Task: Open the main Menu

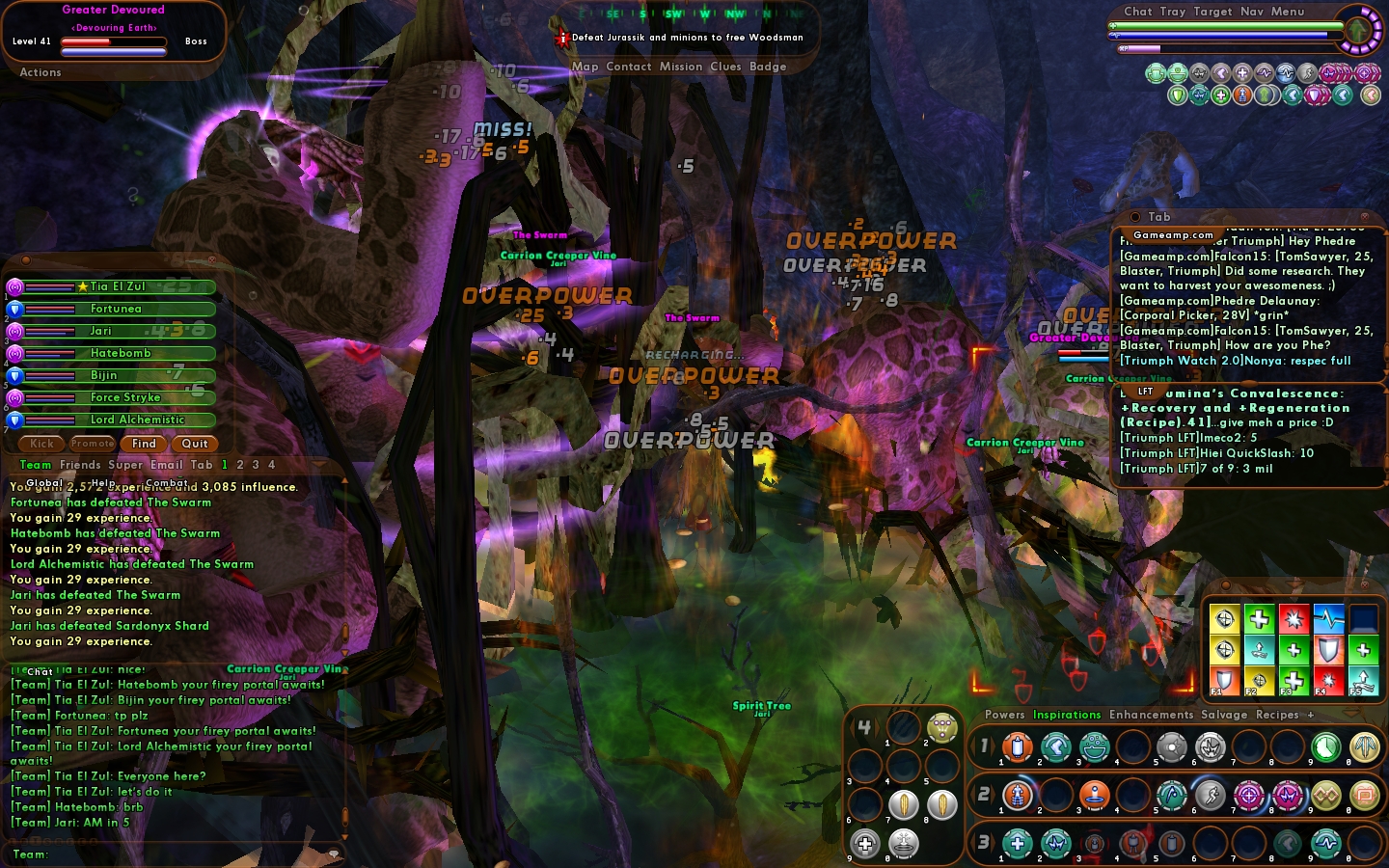Action: click(x=1287, y=12)
